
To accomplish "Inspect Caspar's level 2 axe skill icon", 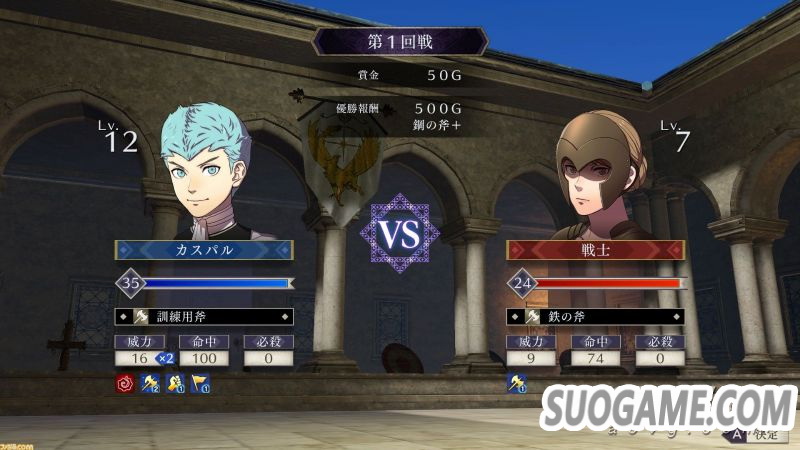I will click(x=151, y=381).
